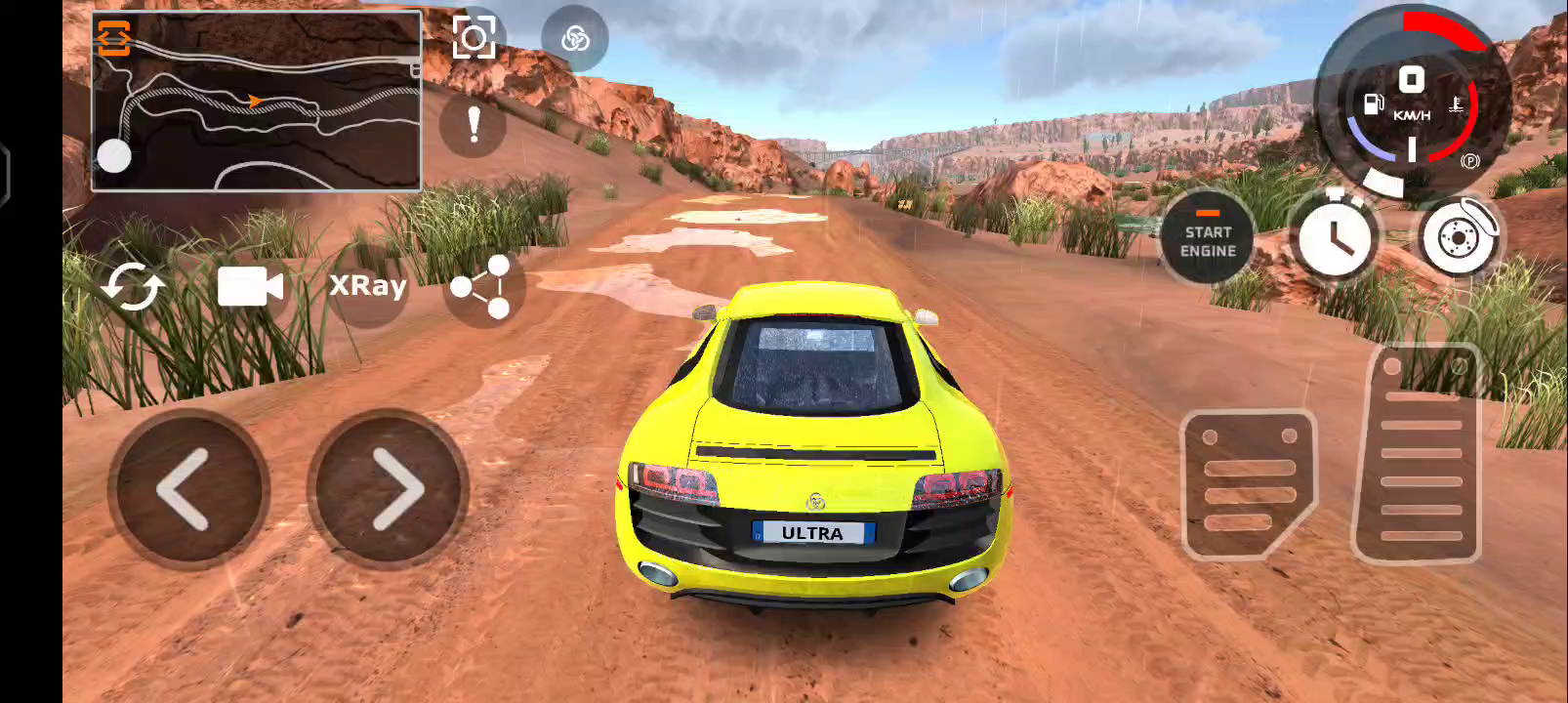The image size is (1568, 703).
Task: Open the three-rings icon button
Action: pos(575,39)
